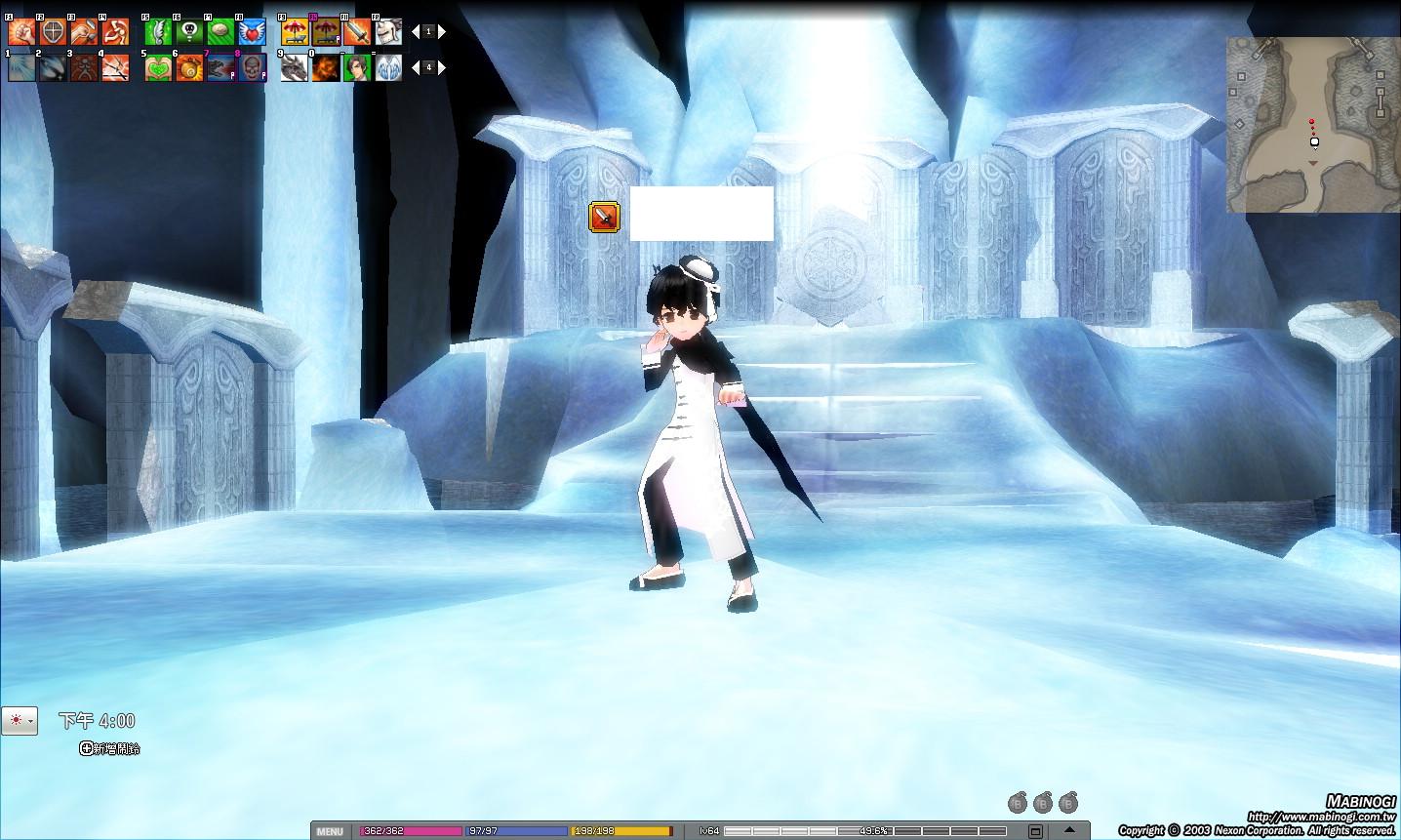This screenshot has height=840, width=1401.
Task: Activate the clenched fist skill on F1
Action: pos(21,32)
